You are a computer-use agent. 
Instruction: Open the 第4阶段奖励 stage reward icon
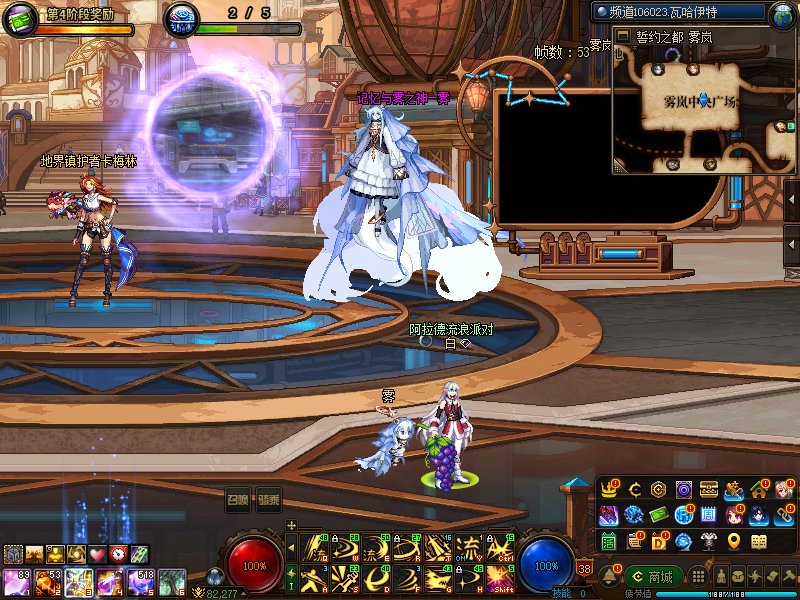(x=19, y=19)
